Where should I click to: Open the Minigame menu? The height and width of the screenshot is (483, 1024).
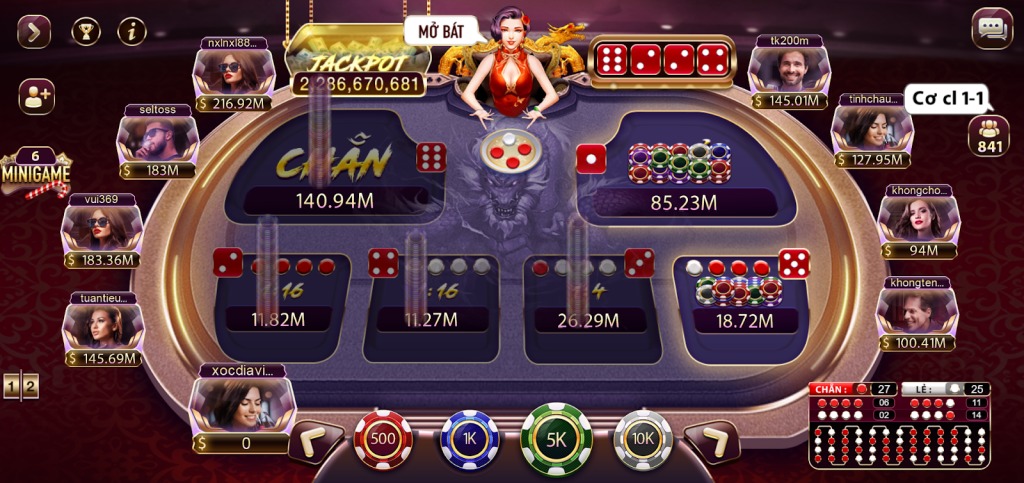(x=35, y=173)
